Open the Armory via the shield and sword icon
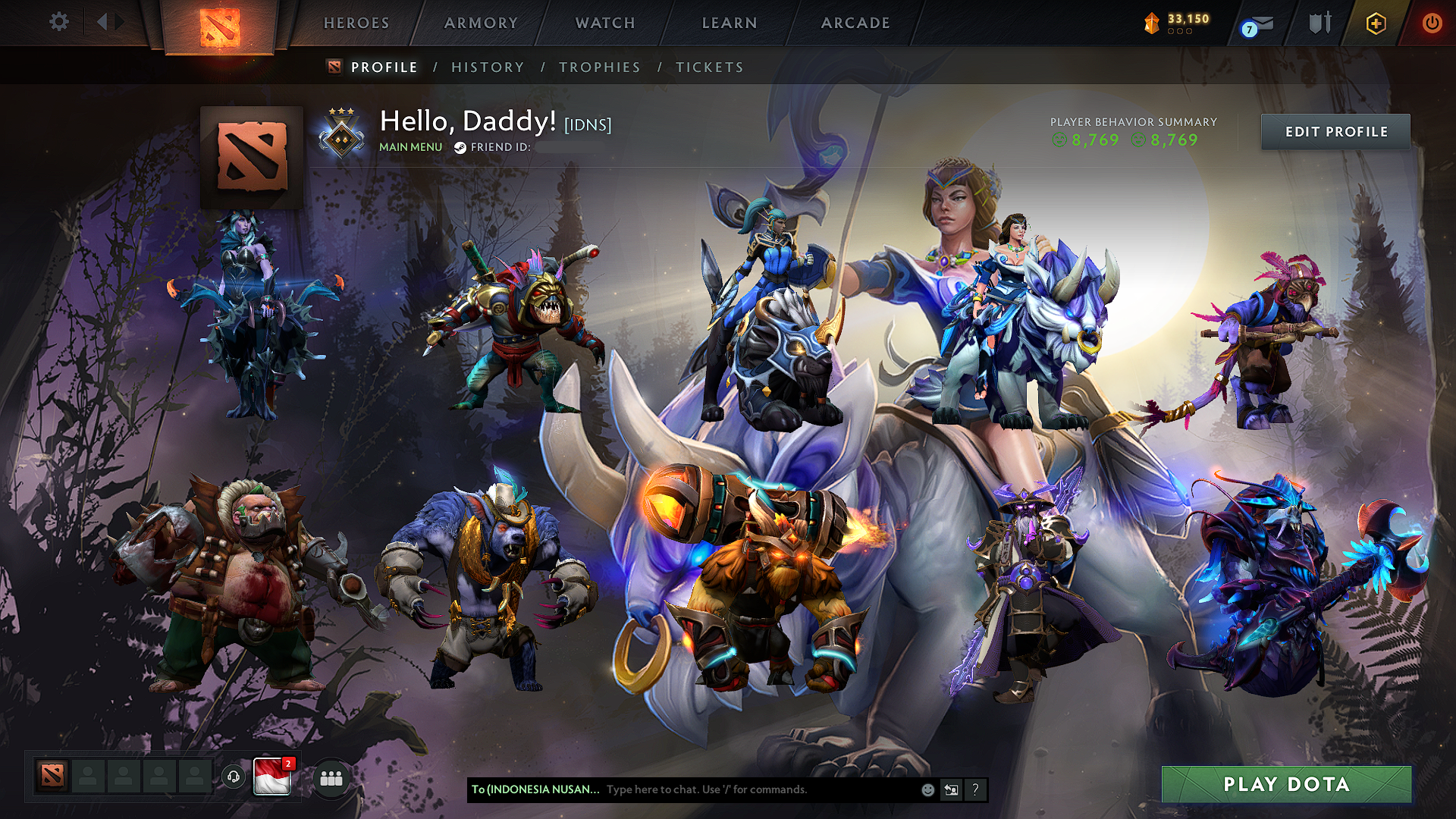The image size is (1456, 819). [x=1319, y=23]
